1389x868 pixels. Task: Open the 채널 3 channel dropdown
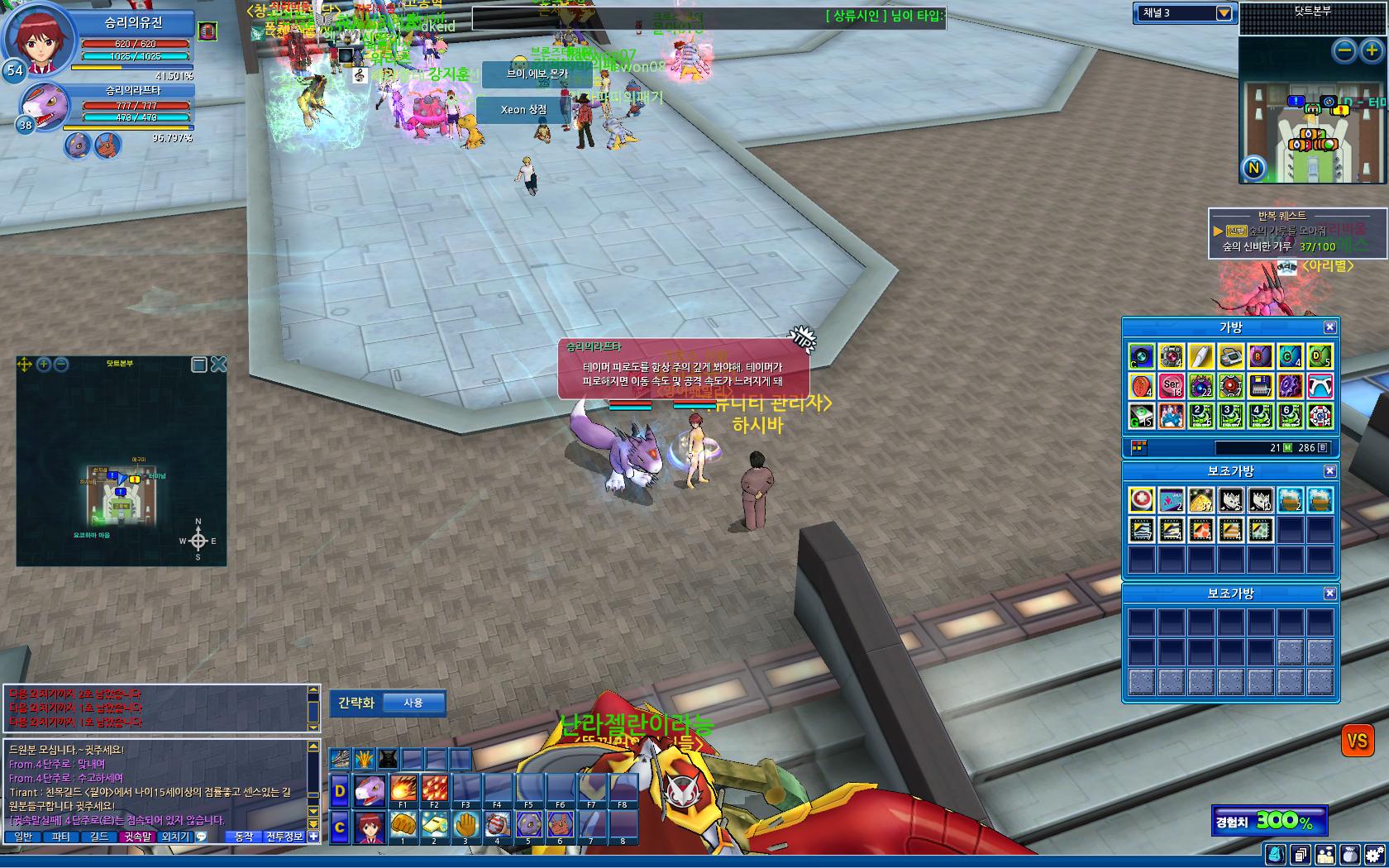click(x=1224, y=13)
